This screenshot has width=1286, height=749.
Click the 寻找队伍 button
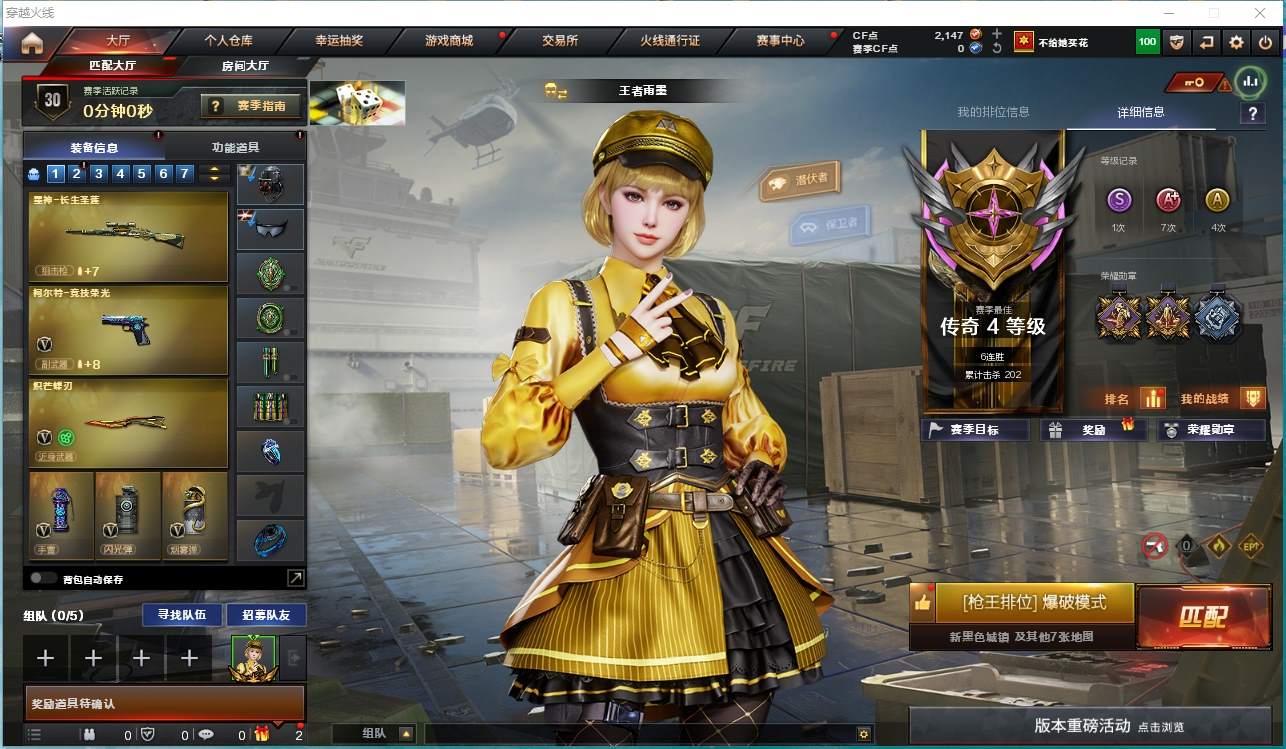click(175, 614)
